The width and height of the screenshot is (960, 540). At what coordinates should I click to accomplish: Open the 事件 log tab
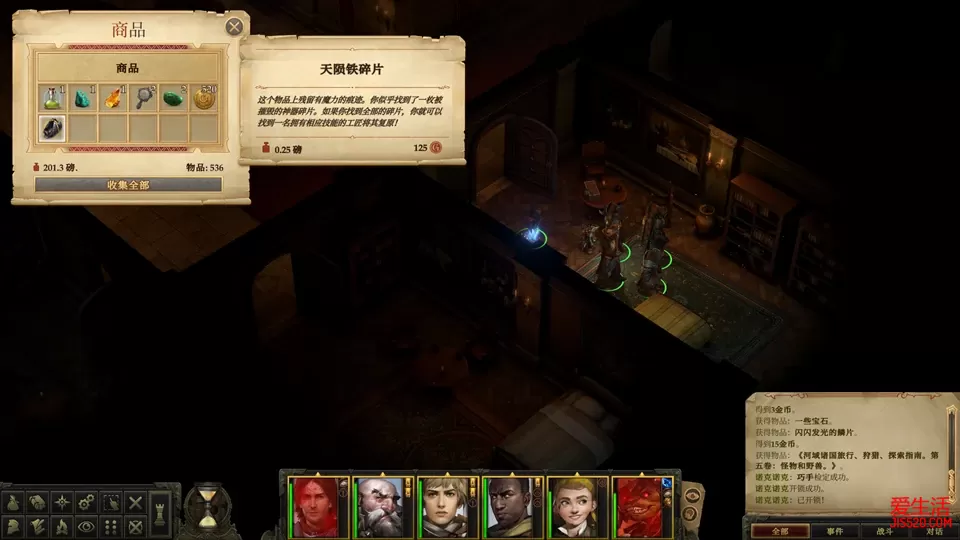coord(837,531)
